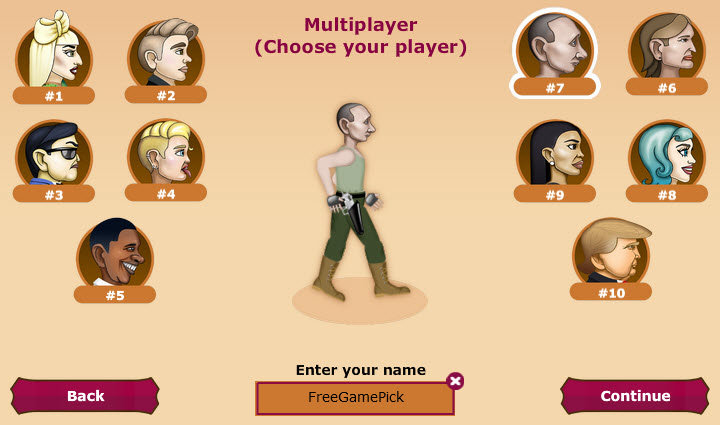Pick player portrait #6

[666, 48]
